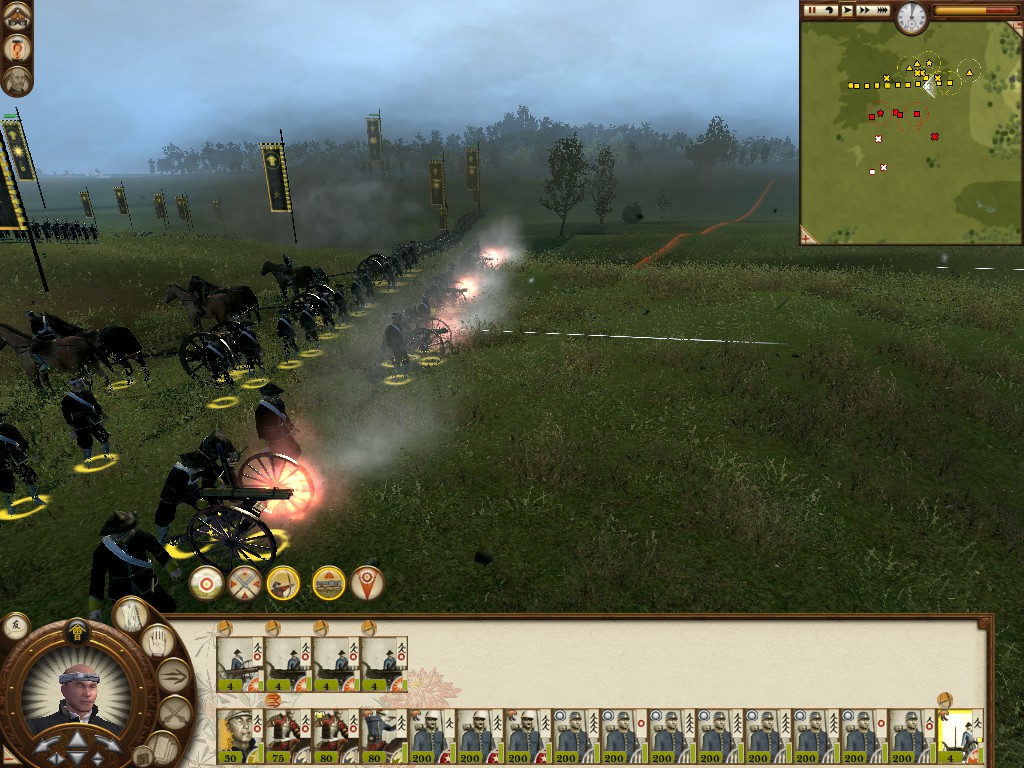Switch to double fast-forward speed
1024x768 pixels.
click(x=863, y=10)
